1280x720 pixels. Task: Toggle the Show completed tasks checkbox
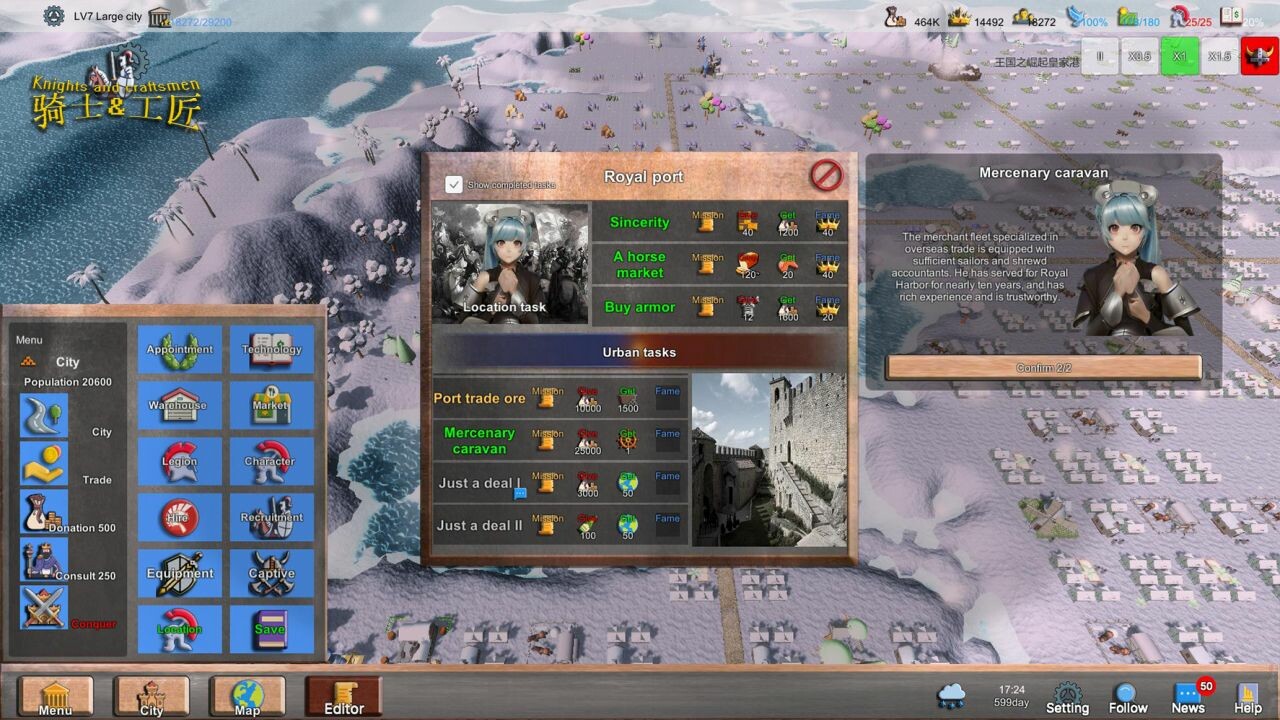(x=456, y=184)
